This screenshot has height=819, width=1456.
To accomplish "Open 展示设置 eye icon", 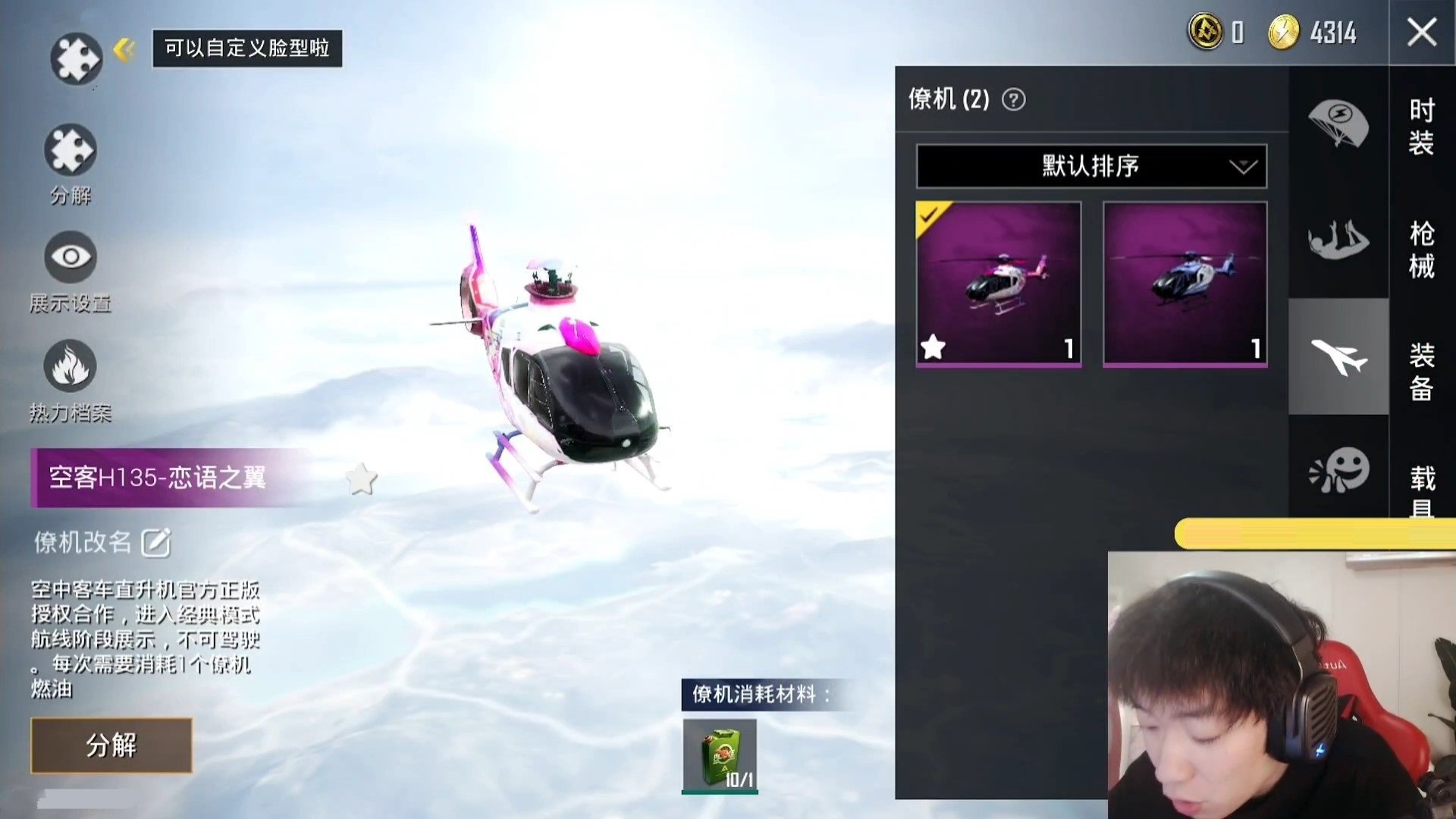I will coord(71,257).
